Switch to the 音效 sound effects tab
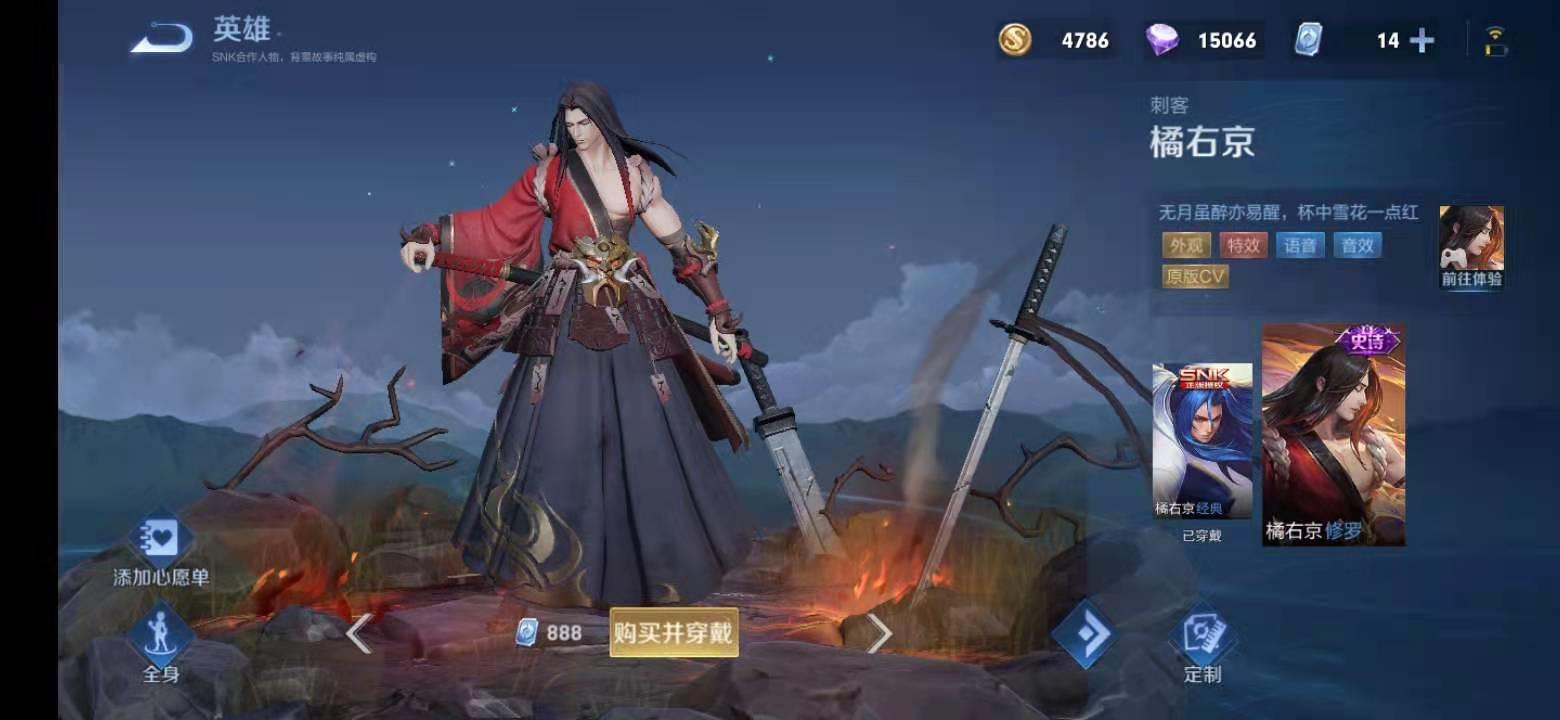 (1358, 244)
